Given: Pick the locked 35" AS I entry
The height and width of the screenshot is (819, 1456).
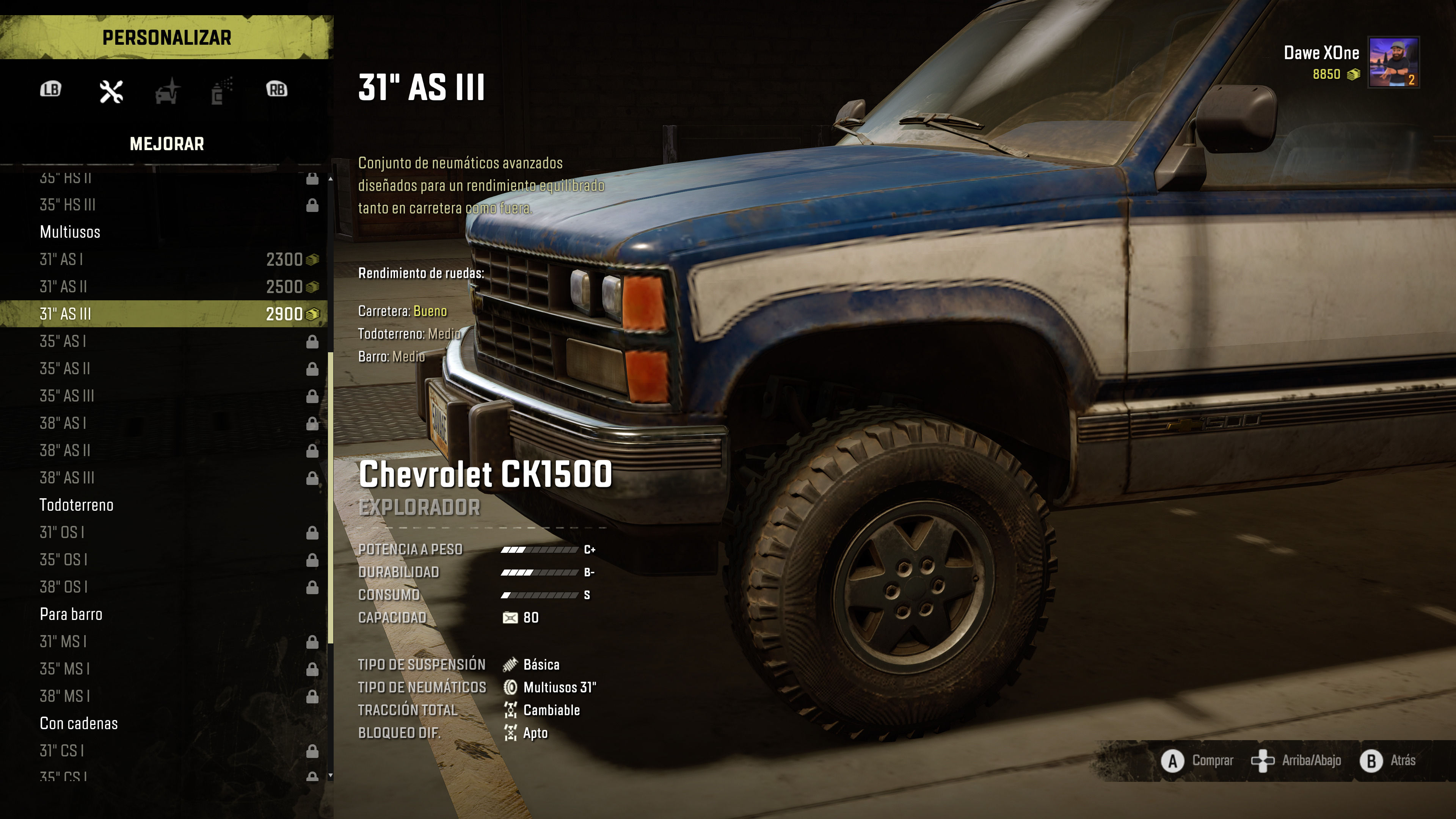Looking at the screenshot, I should pos(164,341).
